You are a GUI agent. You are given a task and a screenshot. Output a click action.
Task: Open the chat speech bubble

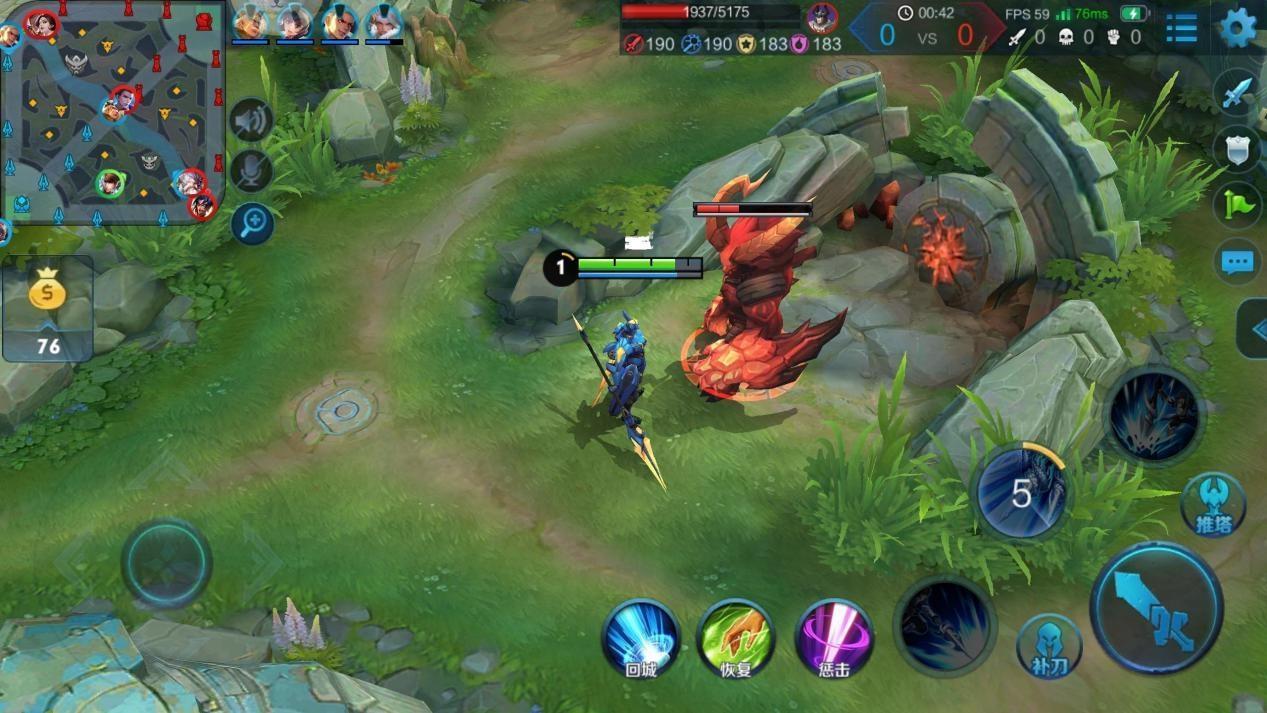tap(1237, 263)
